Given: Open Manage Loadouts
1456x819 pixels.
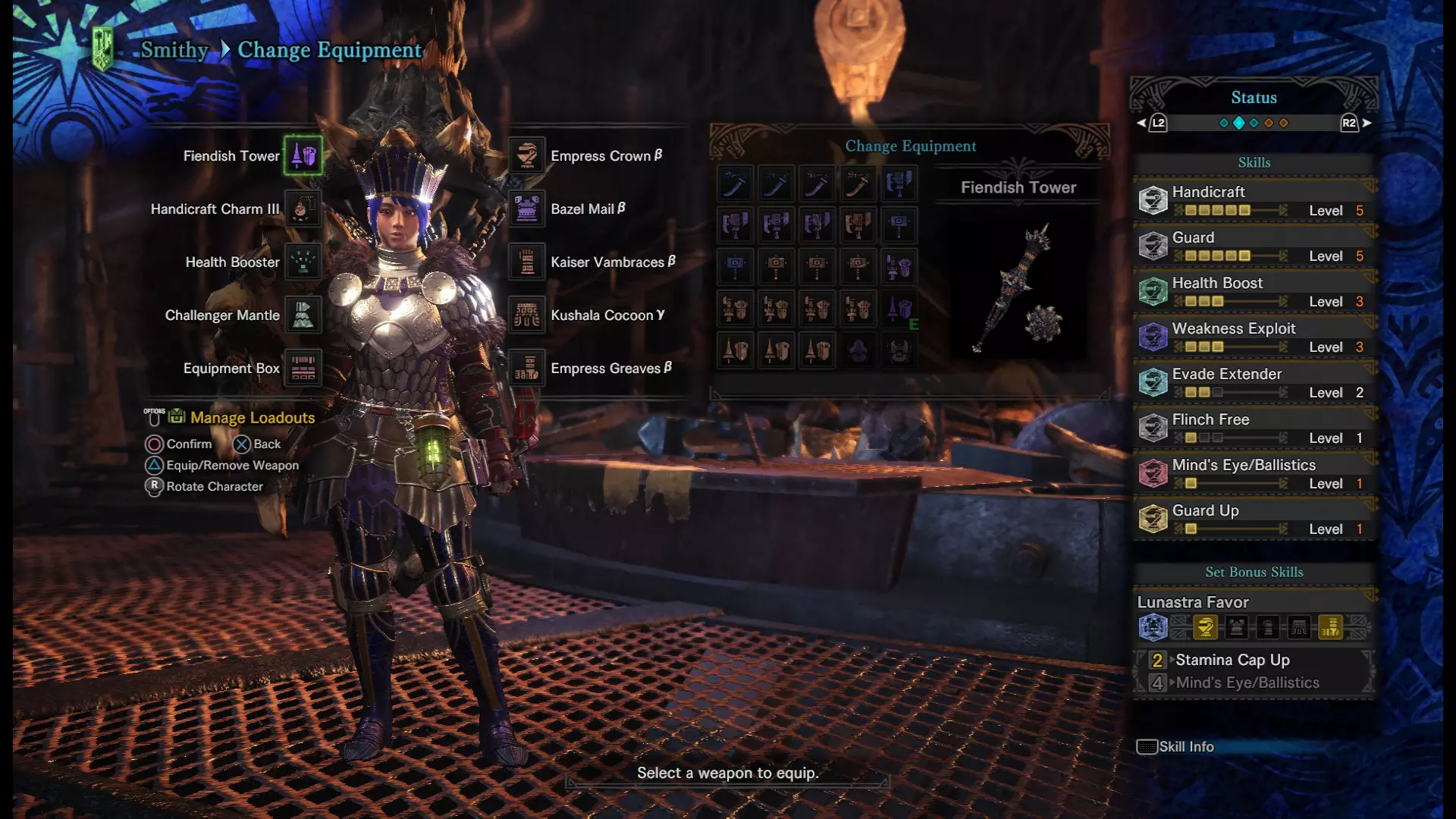Looking at the screenshot, I should point(252,418).
